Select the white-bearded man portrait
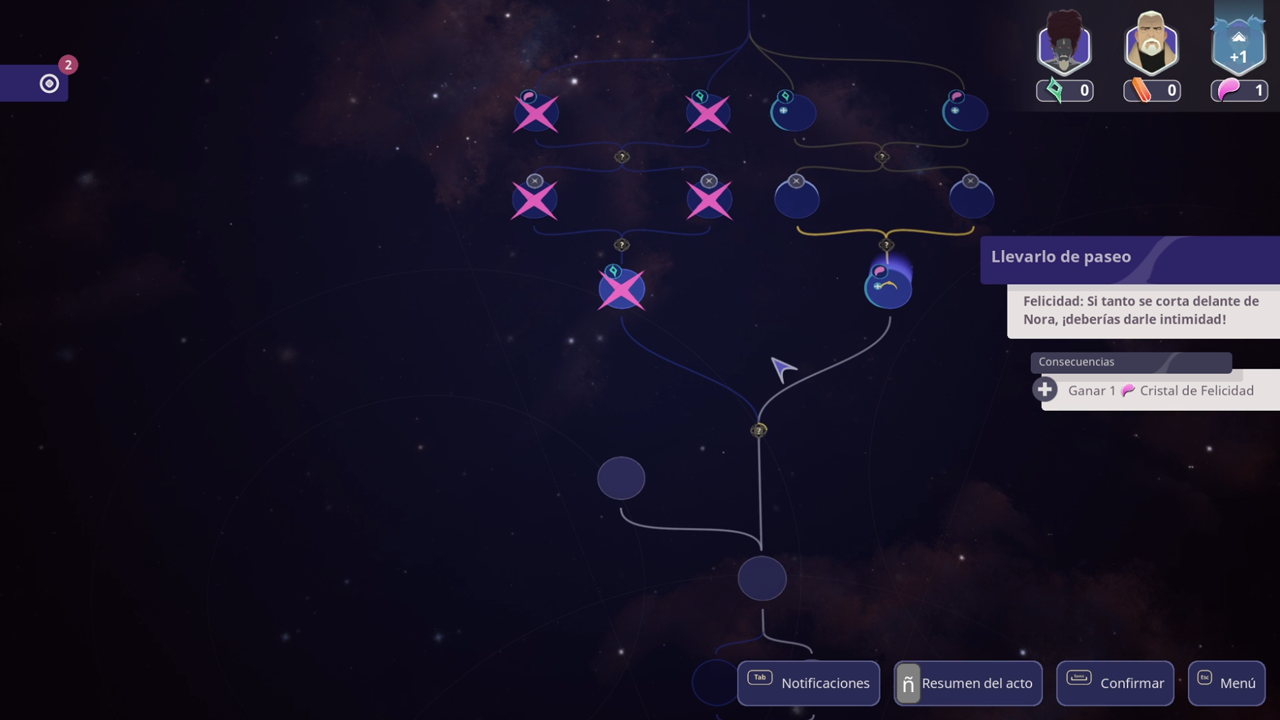This screenshot has height=720, width=1280. point(1151,45)
